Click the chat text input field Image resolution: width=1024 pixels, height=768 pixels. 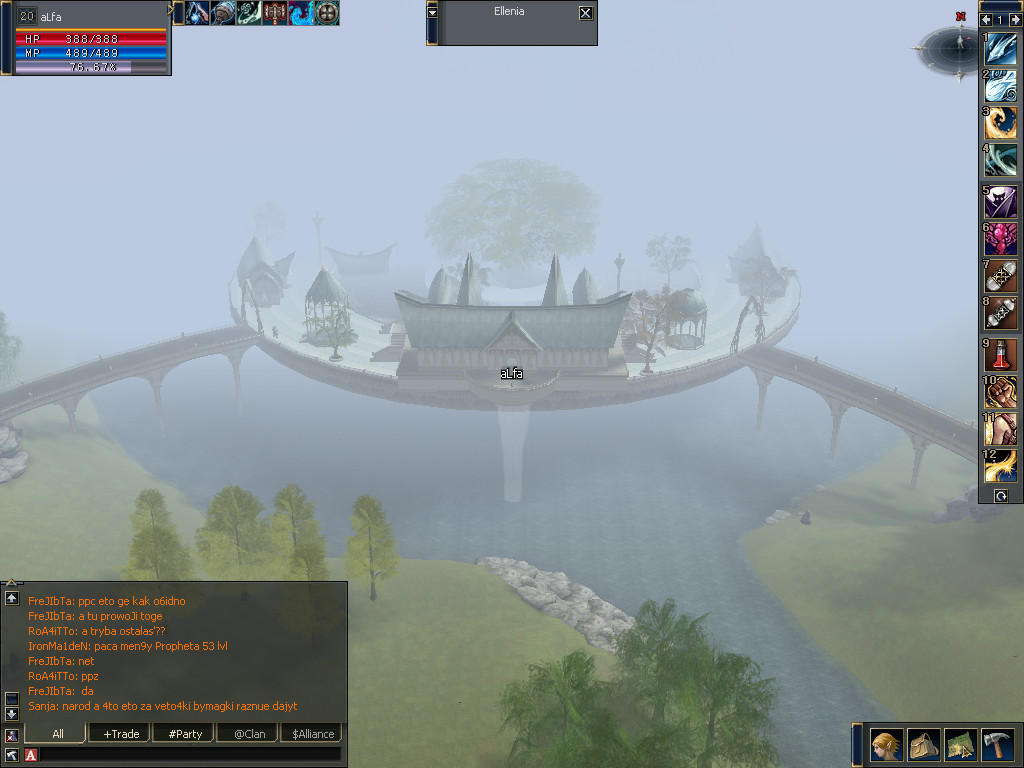190,754
